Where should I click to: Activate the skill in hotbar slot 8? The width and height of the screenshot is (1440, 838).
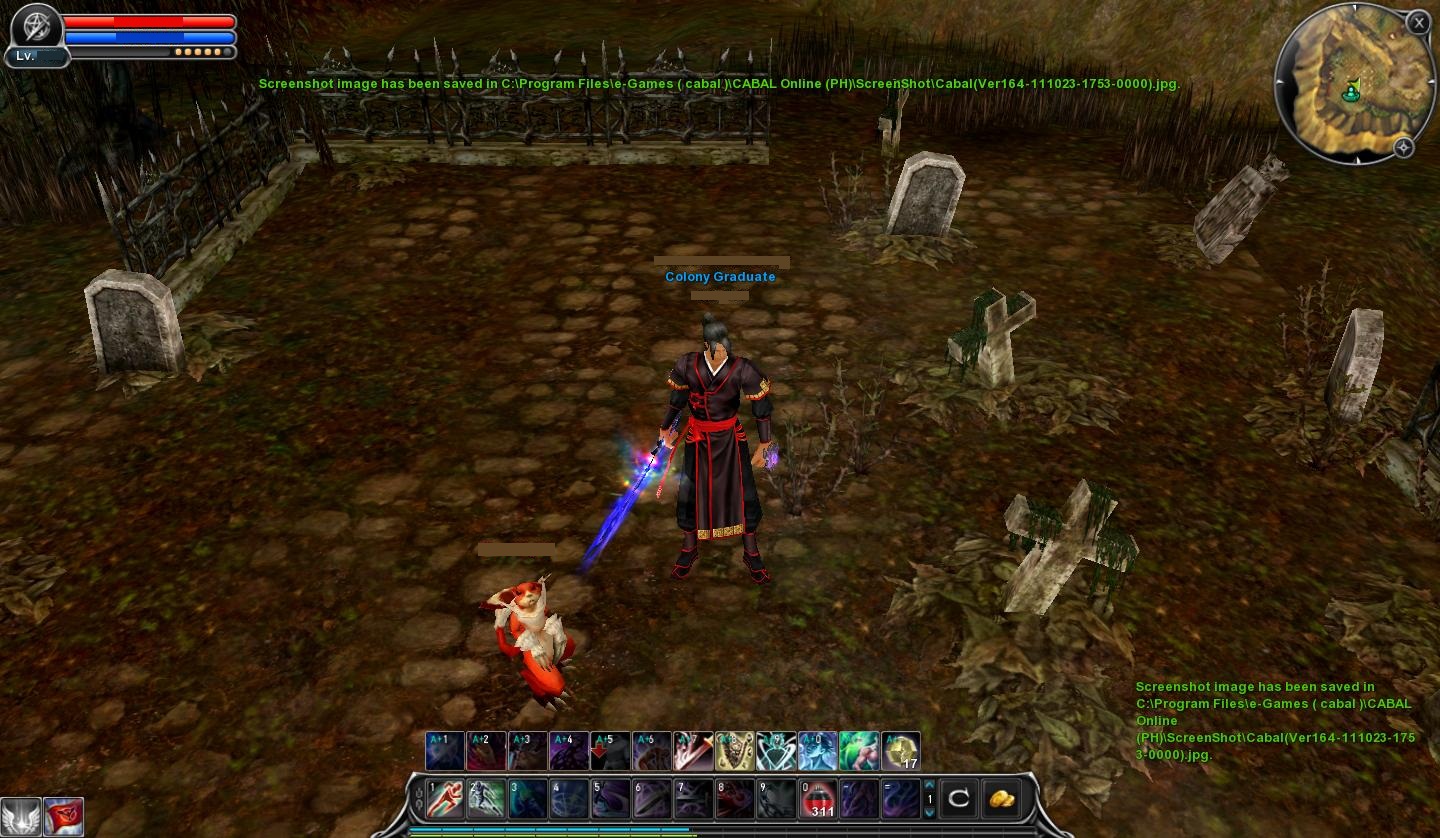click(x=734, y=800)
